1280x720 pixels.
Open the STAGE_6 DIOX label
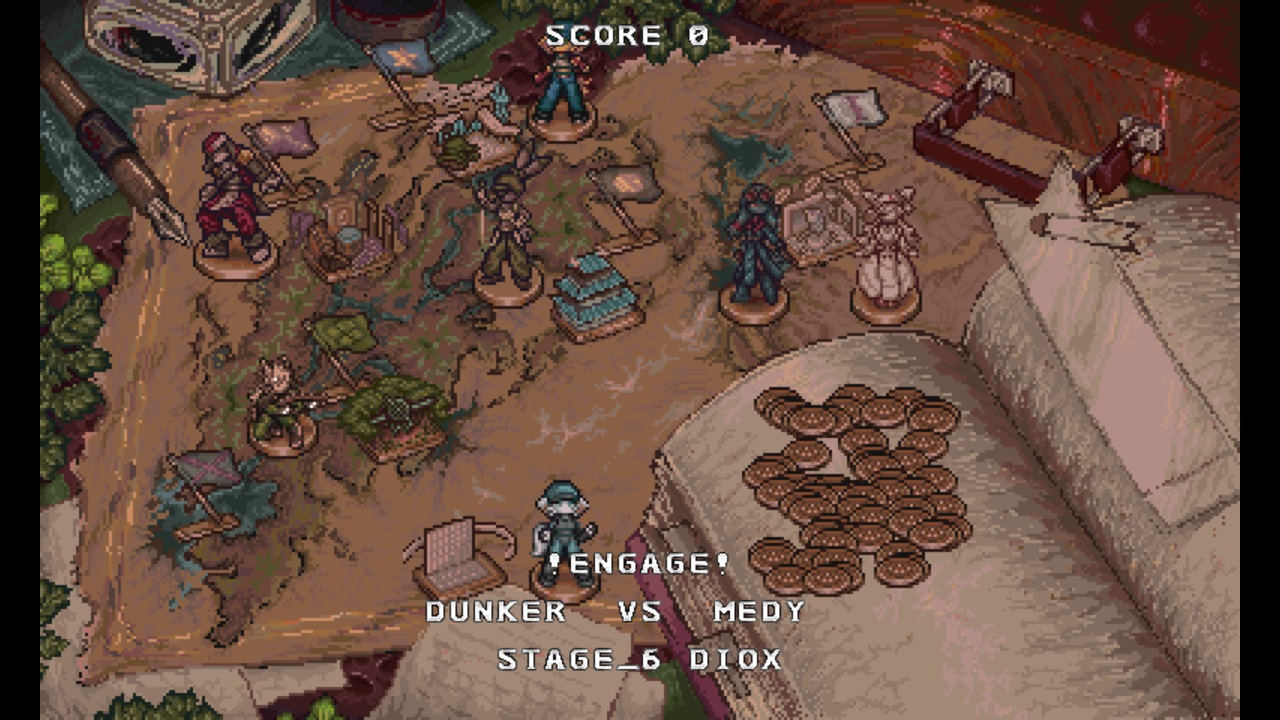coord(640,660)
